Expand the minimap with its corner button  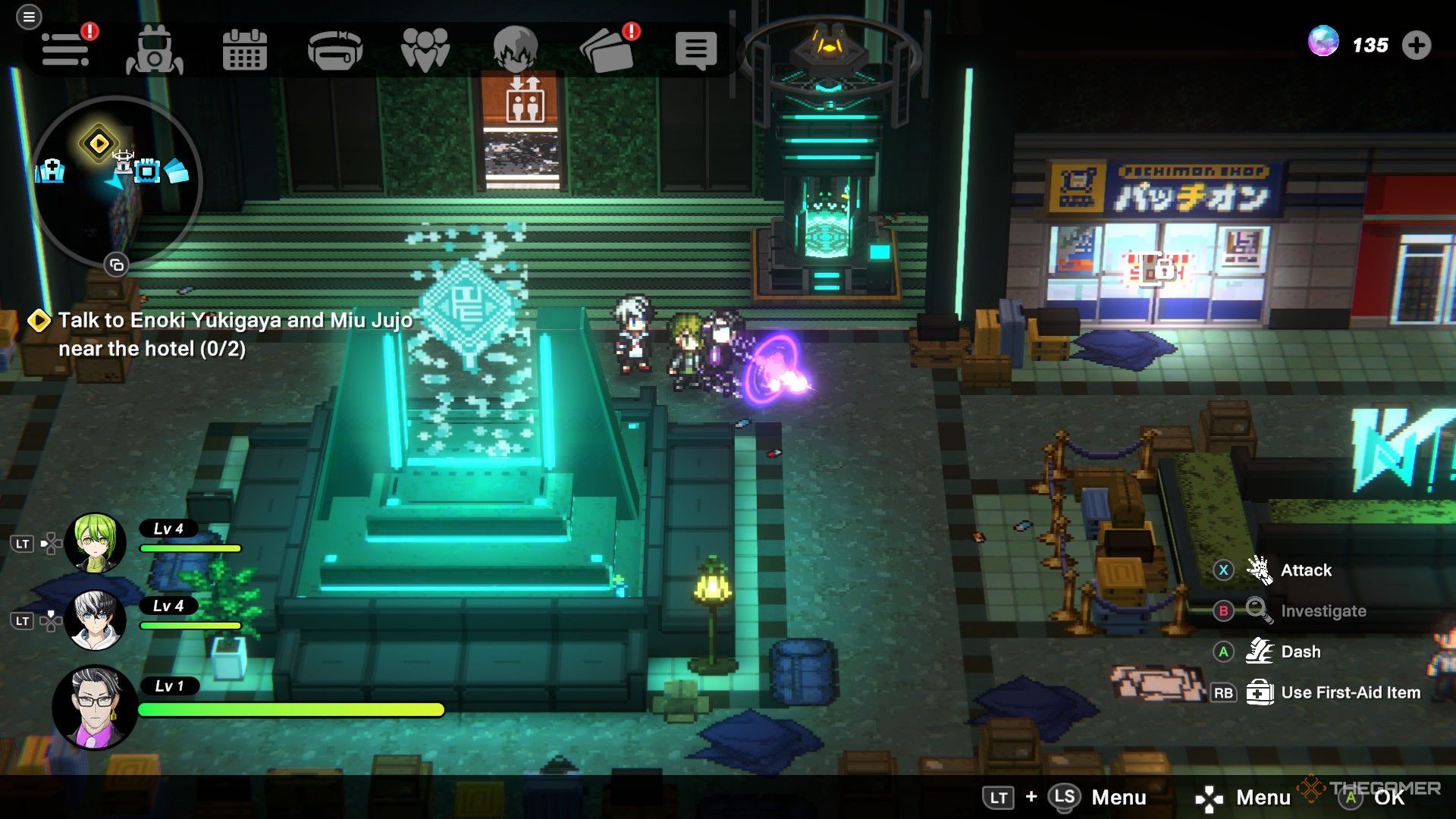pyautogui.click(x=116, y=265)
